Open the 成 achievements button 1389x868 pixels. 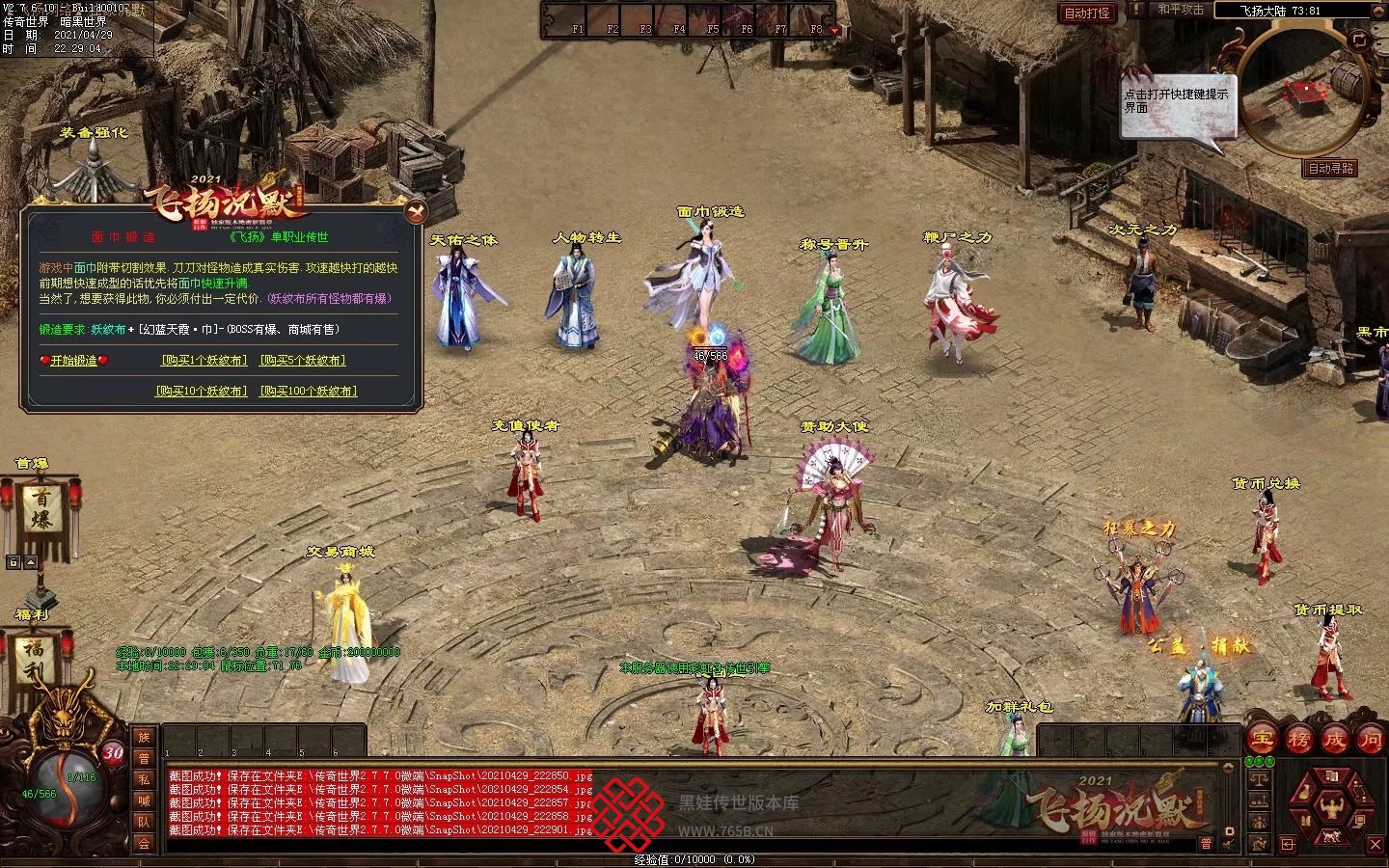pos(1335,740)
